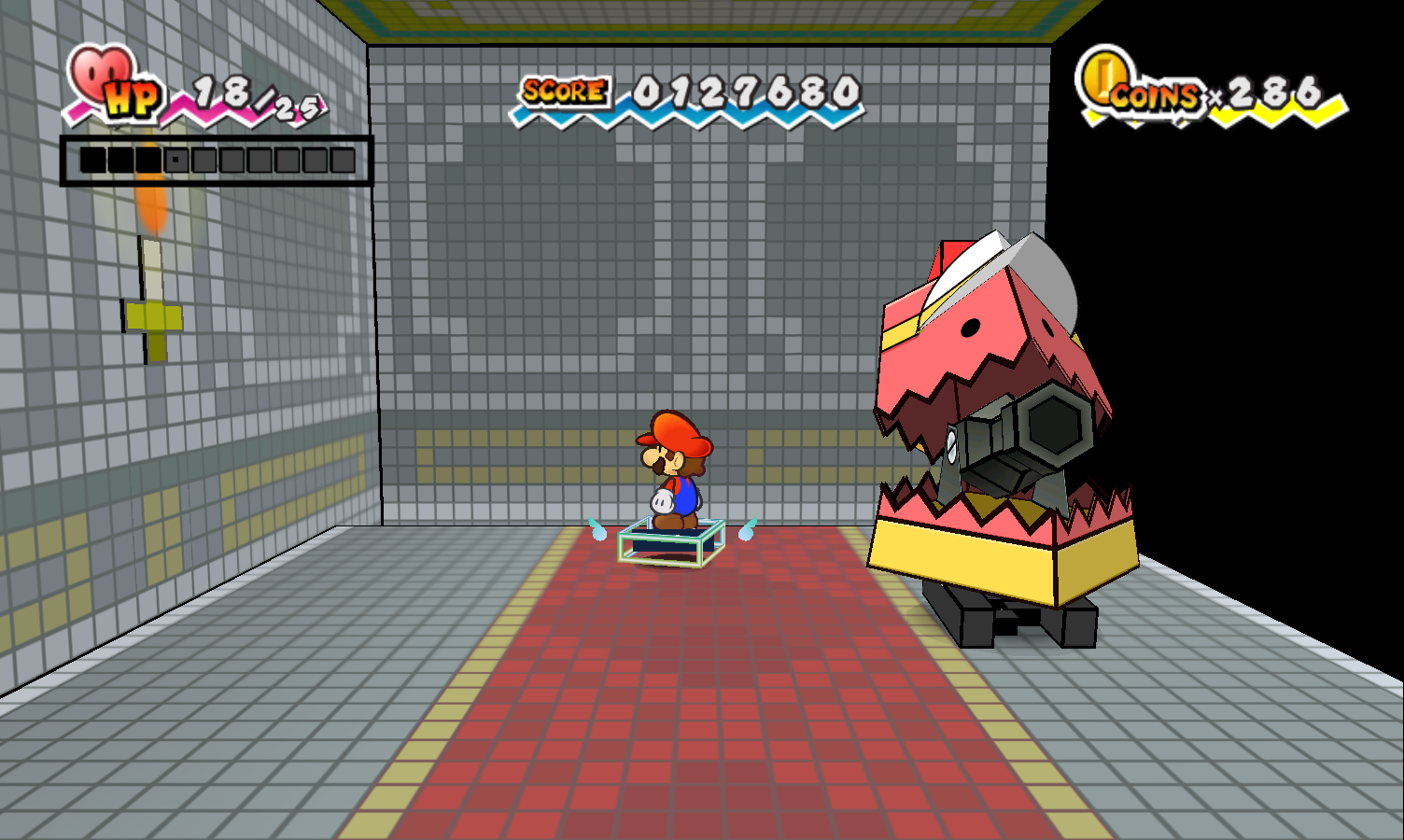Viewport: 1404px width, 840px height.
Task: Click the small dot marker in the meter
Action: [x=175, y=159]
